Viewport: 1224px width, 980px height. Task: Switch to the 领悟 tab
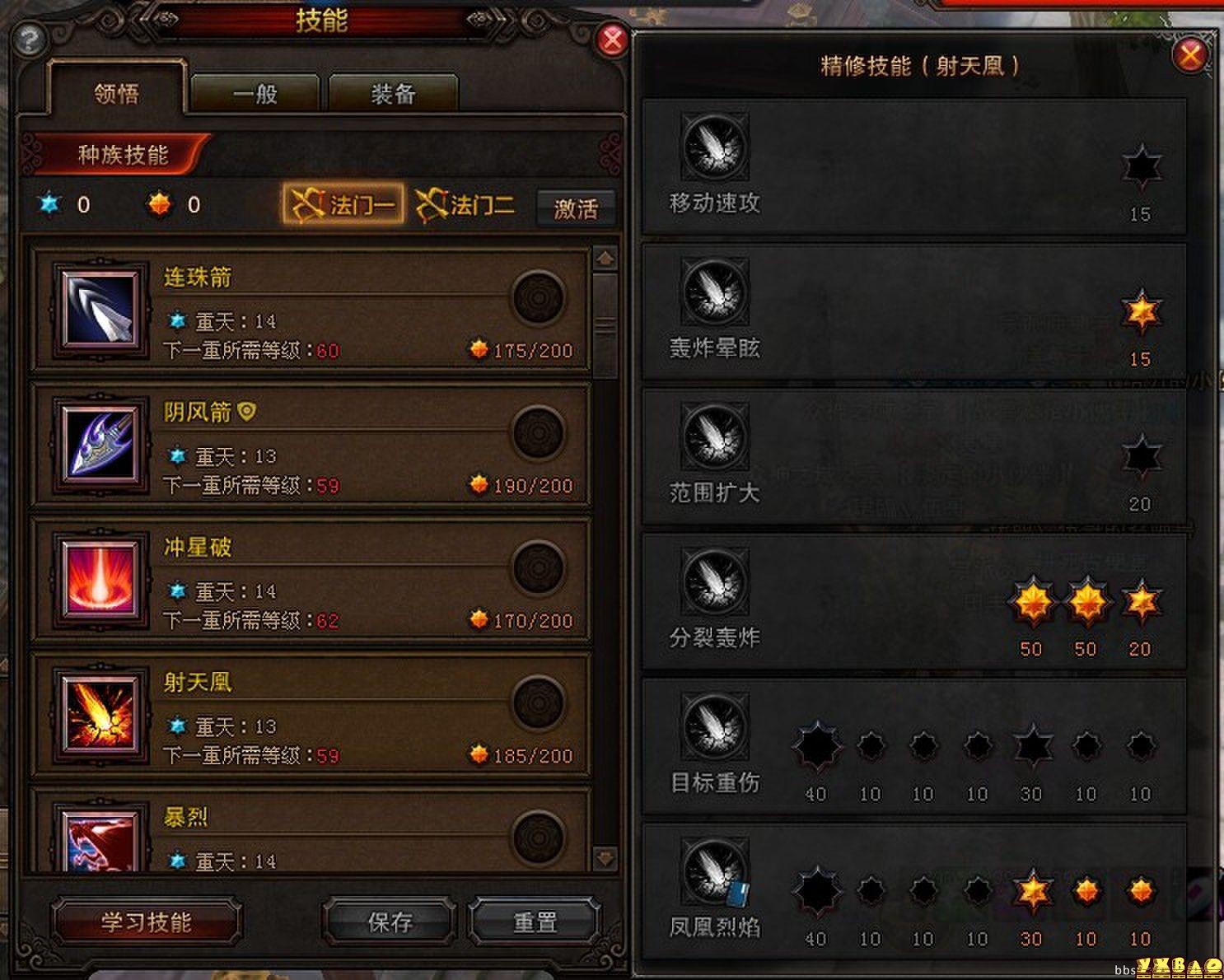117,94
